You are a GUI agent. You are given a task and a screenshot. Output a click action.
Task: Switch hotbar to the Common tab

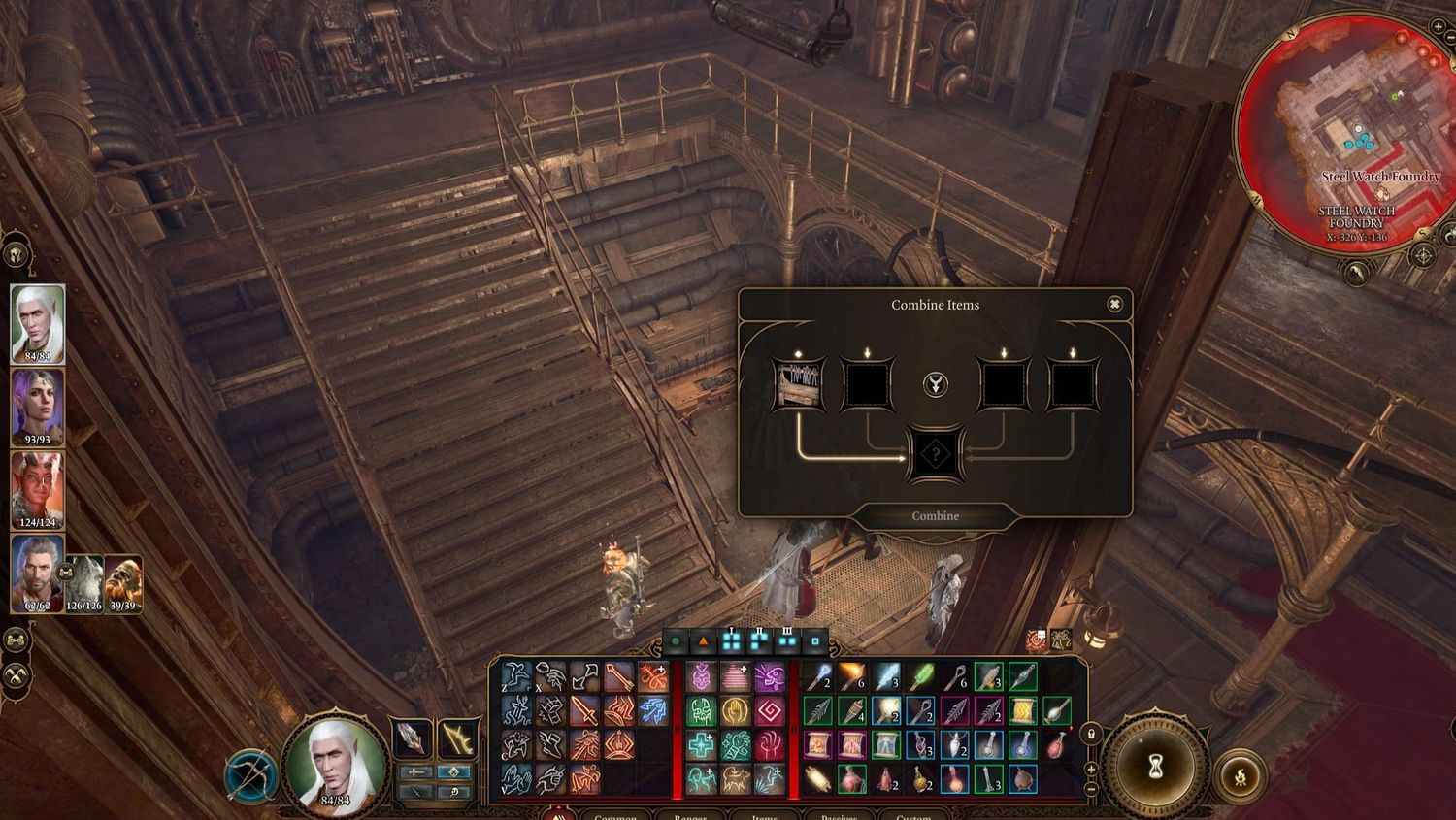(x=614, y=817)
